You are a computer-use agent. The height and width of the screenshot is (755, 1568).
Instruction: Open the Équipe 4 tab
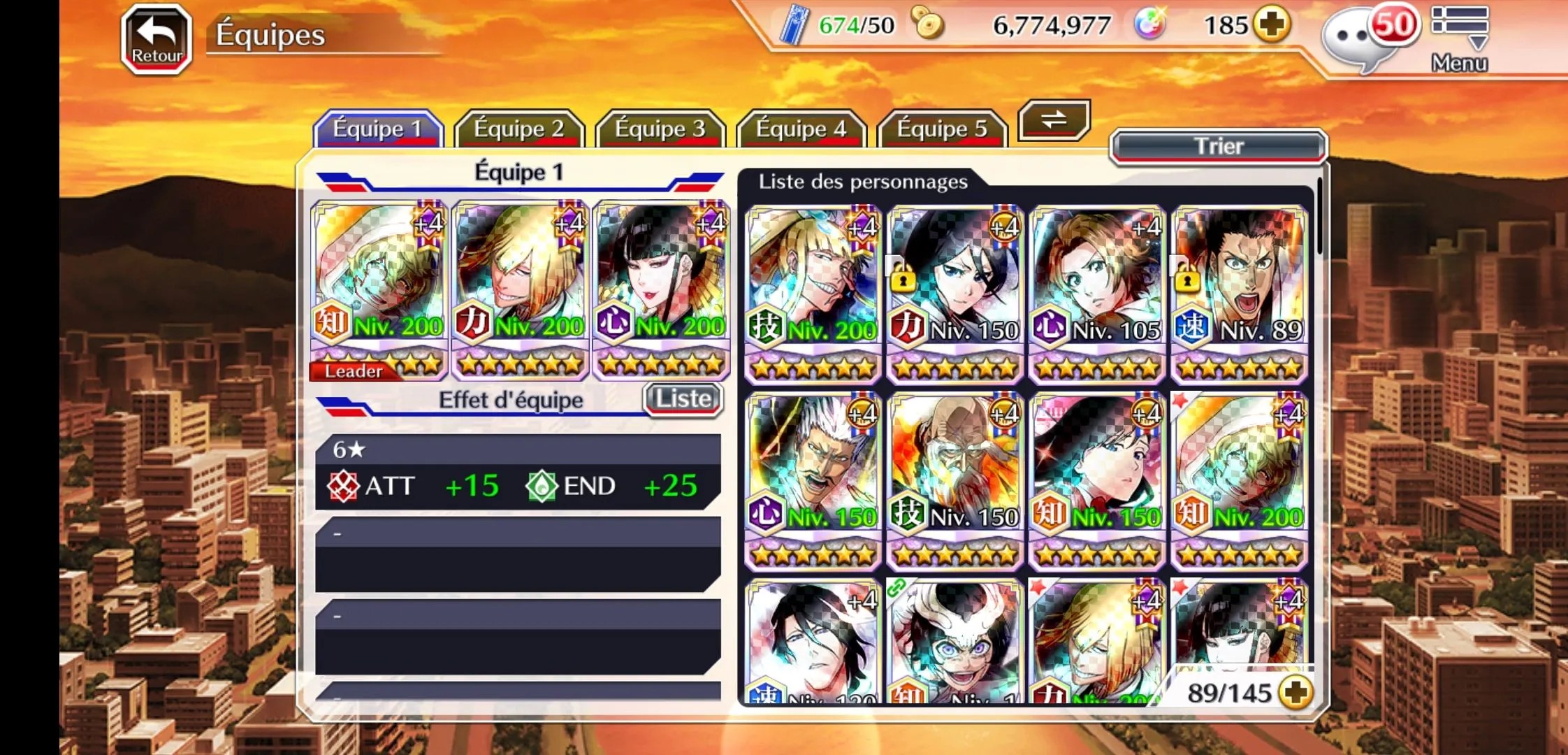click(801, 129)
